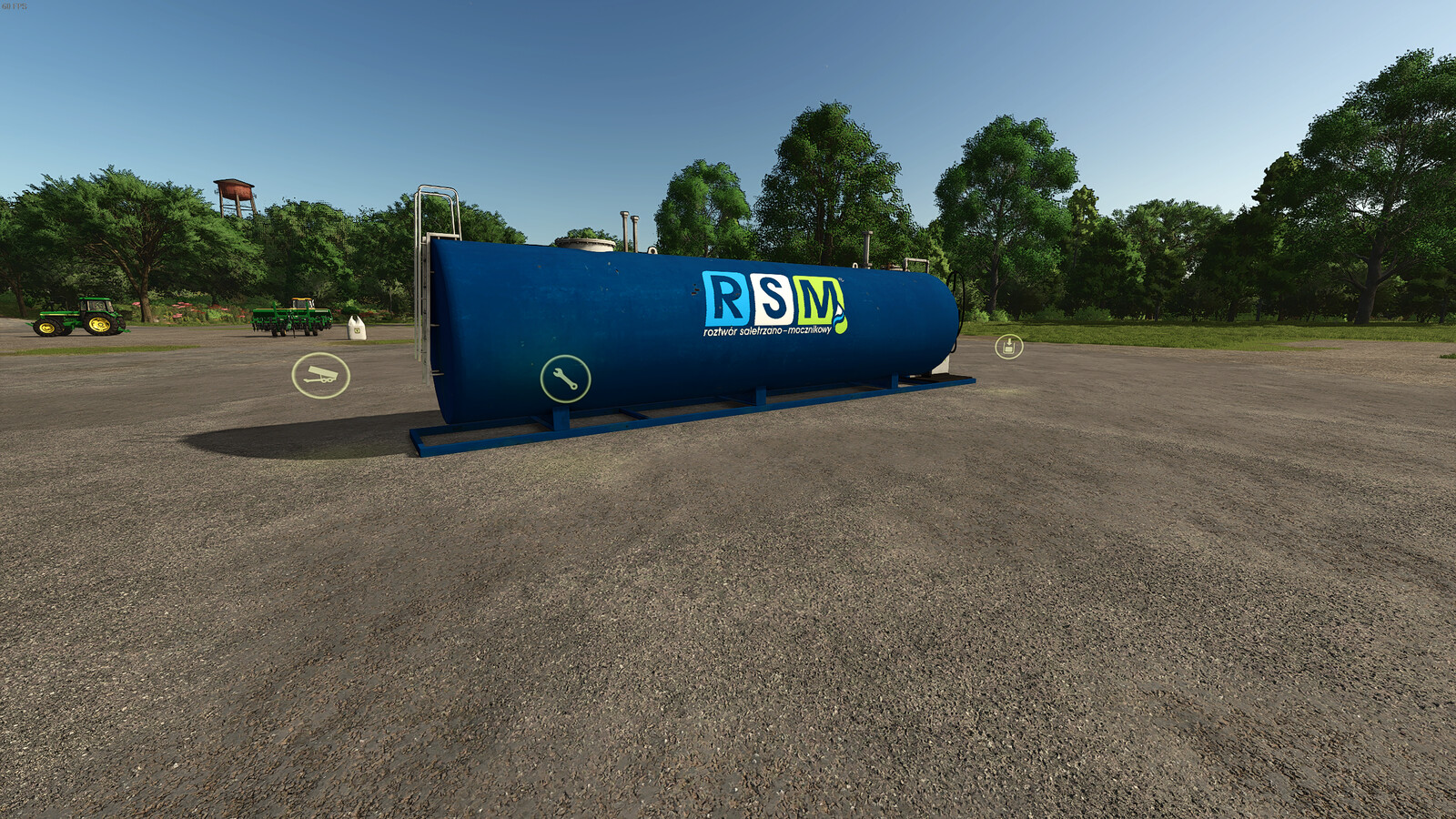Select the trailer silhouette inside the left circle
1456x819 pixels.
(x=320, y=373)
